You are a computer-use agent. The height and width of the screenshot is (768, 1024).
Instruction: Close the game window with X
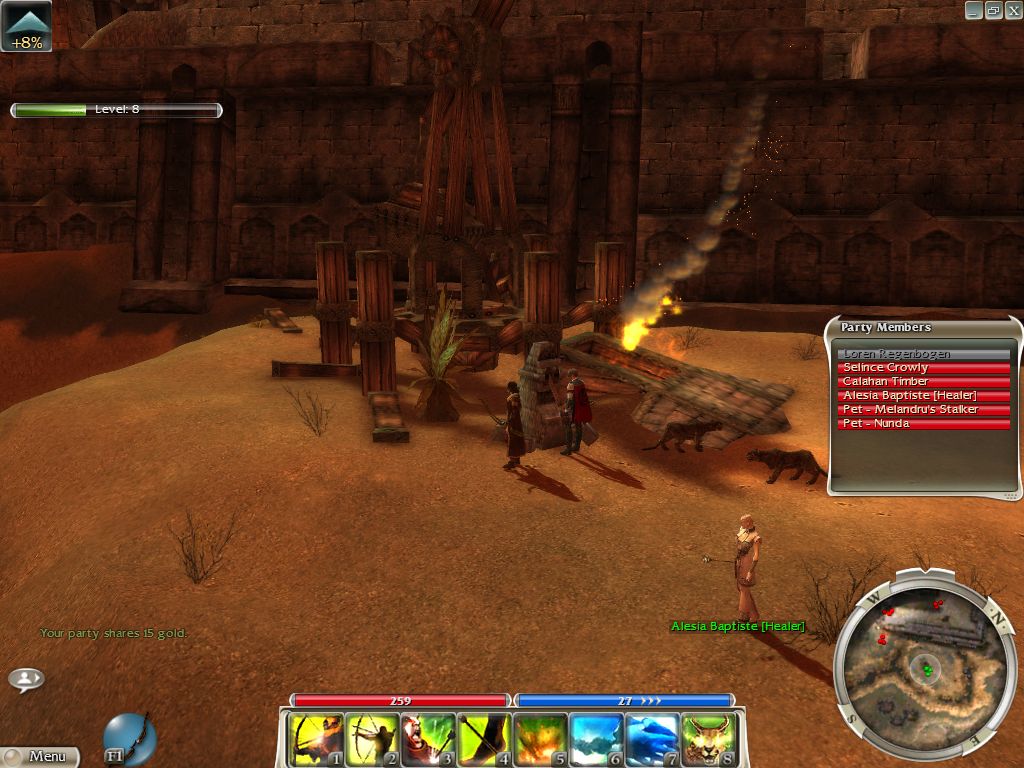point(1012,10)
